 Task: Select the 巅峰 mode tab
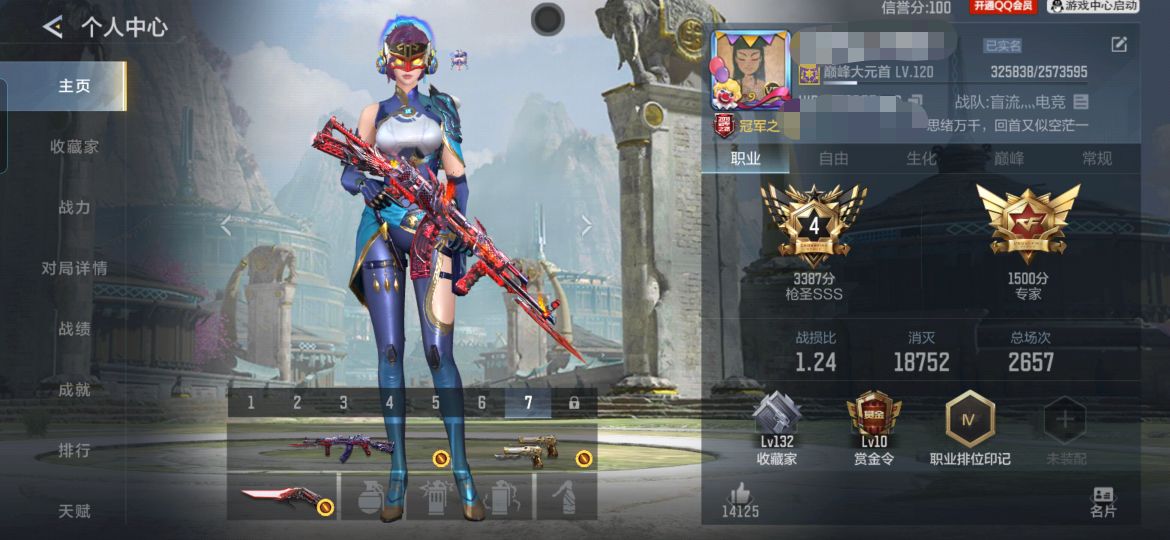coord(1008,158)
